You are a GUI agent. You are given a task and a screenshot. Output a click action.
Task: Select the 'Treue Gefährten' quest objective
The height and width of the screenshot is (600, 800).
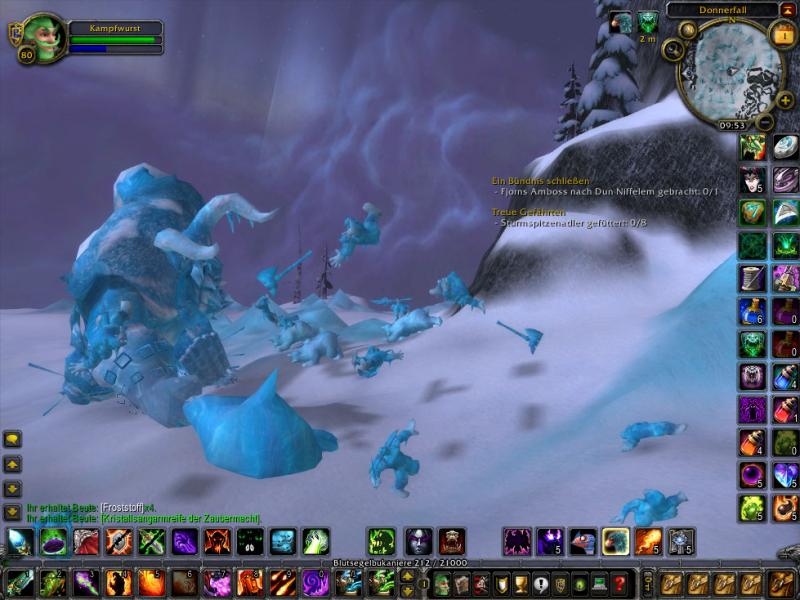528,212
